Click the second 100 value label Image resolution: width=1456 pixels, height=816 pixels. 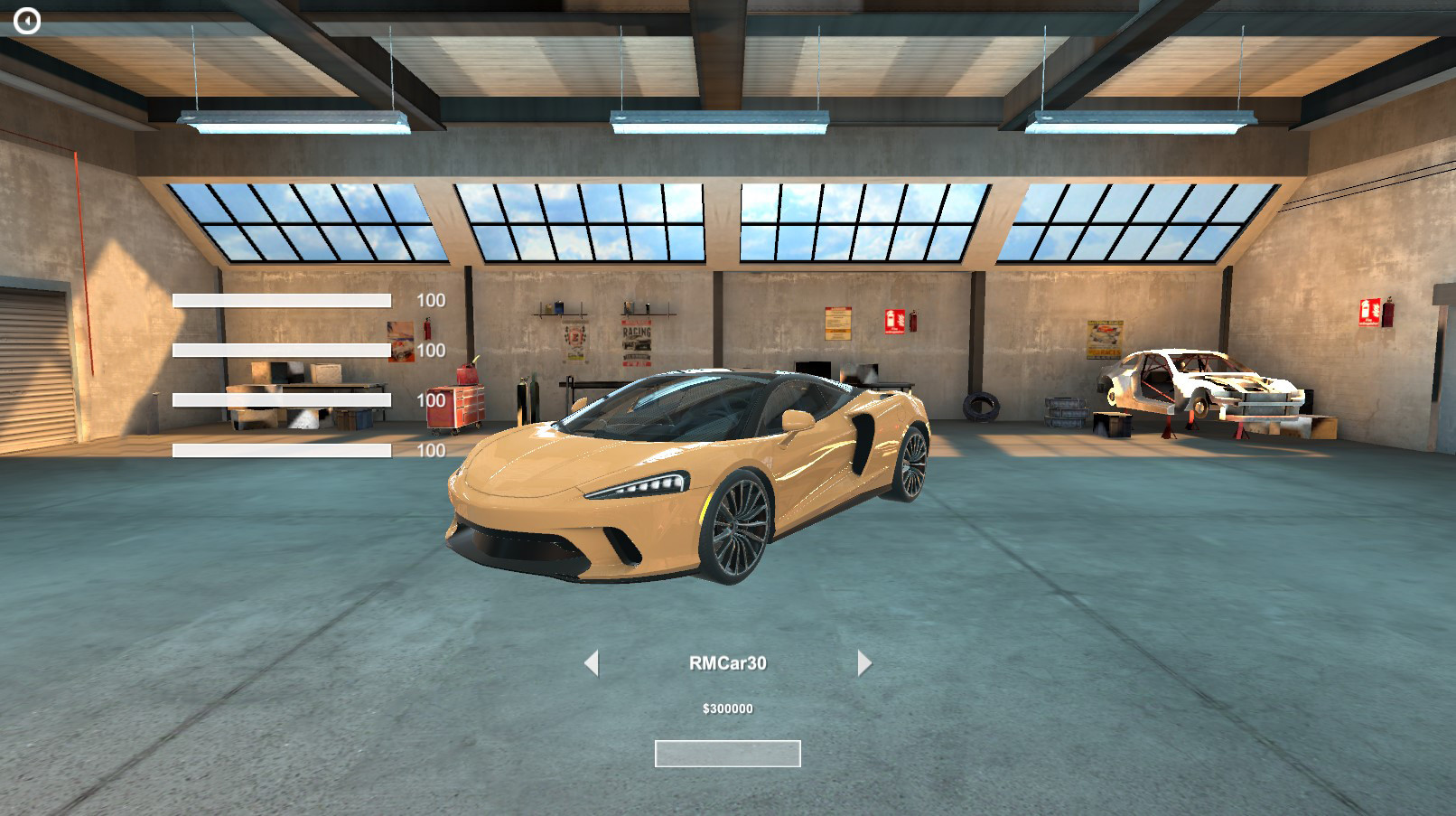click(x=431, y=350)
